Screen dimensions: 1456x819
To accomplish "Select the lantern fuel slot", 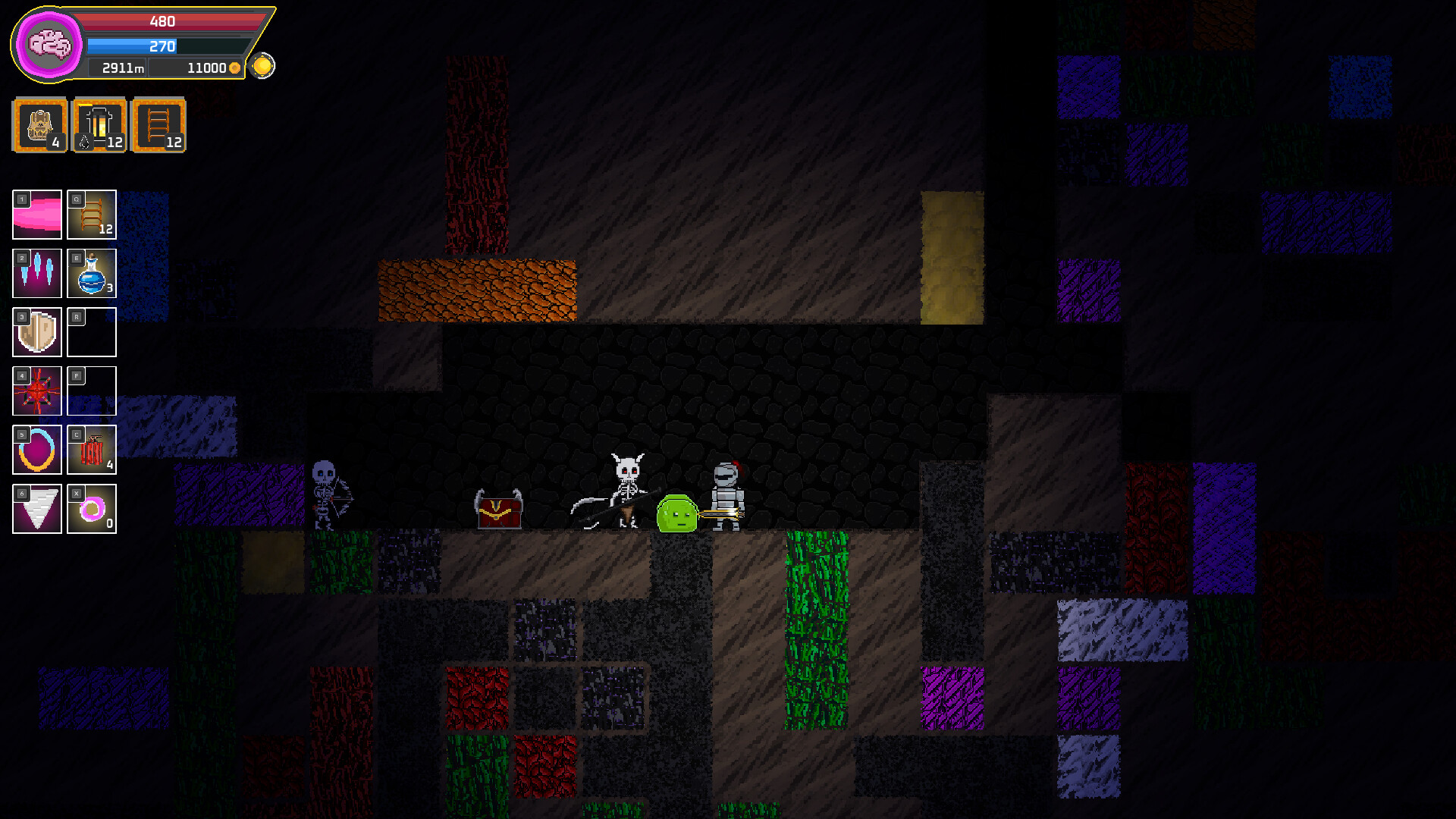I will click(99, 125).
